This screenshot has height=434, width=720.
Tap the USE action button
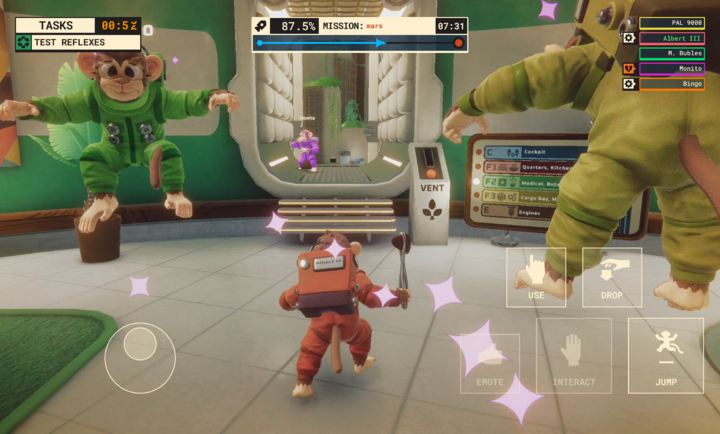pos(536,277)
